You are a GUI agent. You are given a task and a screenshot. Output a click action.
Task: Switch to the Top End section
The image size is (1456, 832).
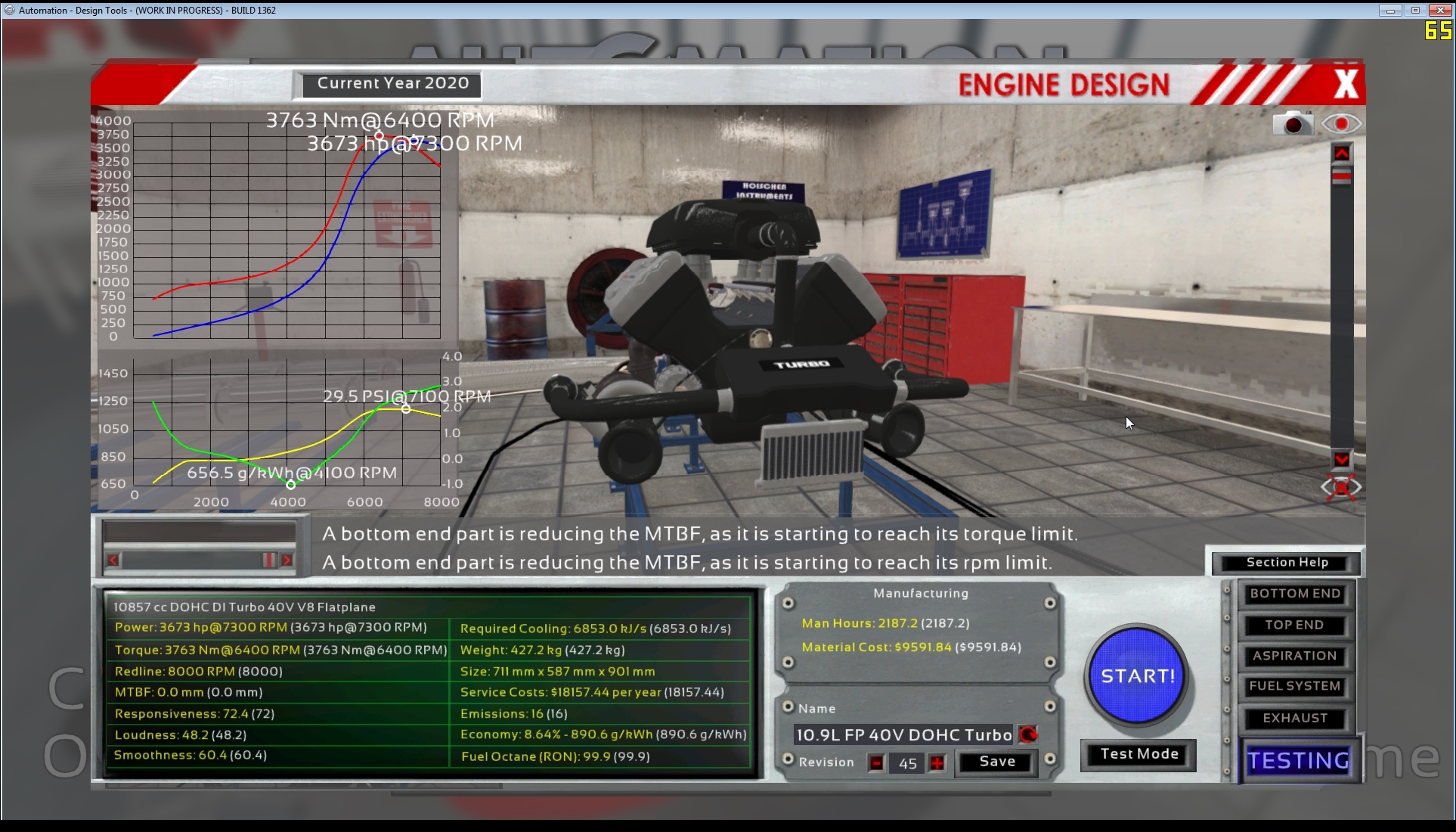pos(1295,625)
